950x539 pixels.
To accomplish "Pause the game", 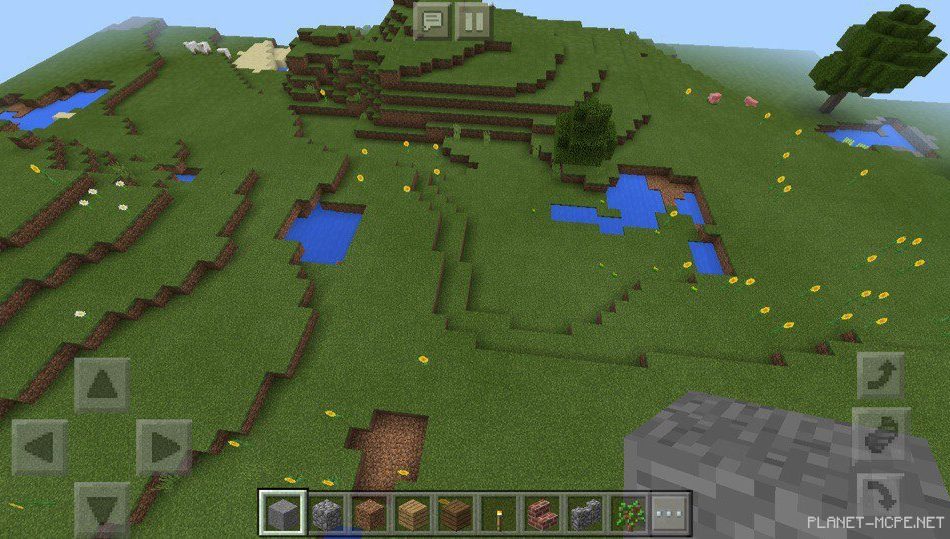I will pos(474,19).
